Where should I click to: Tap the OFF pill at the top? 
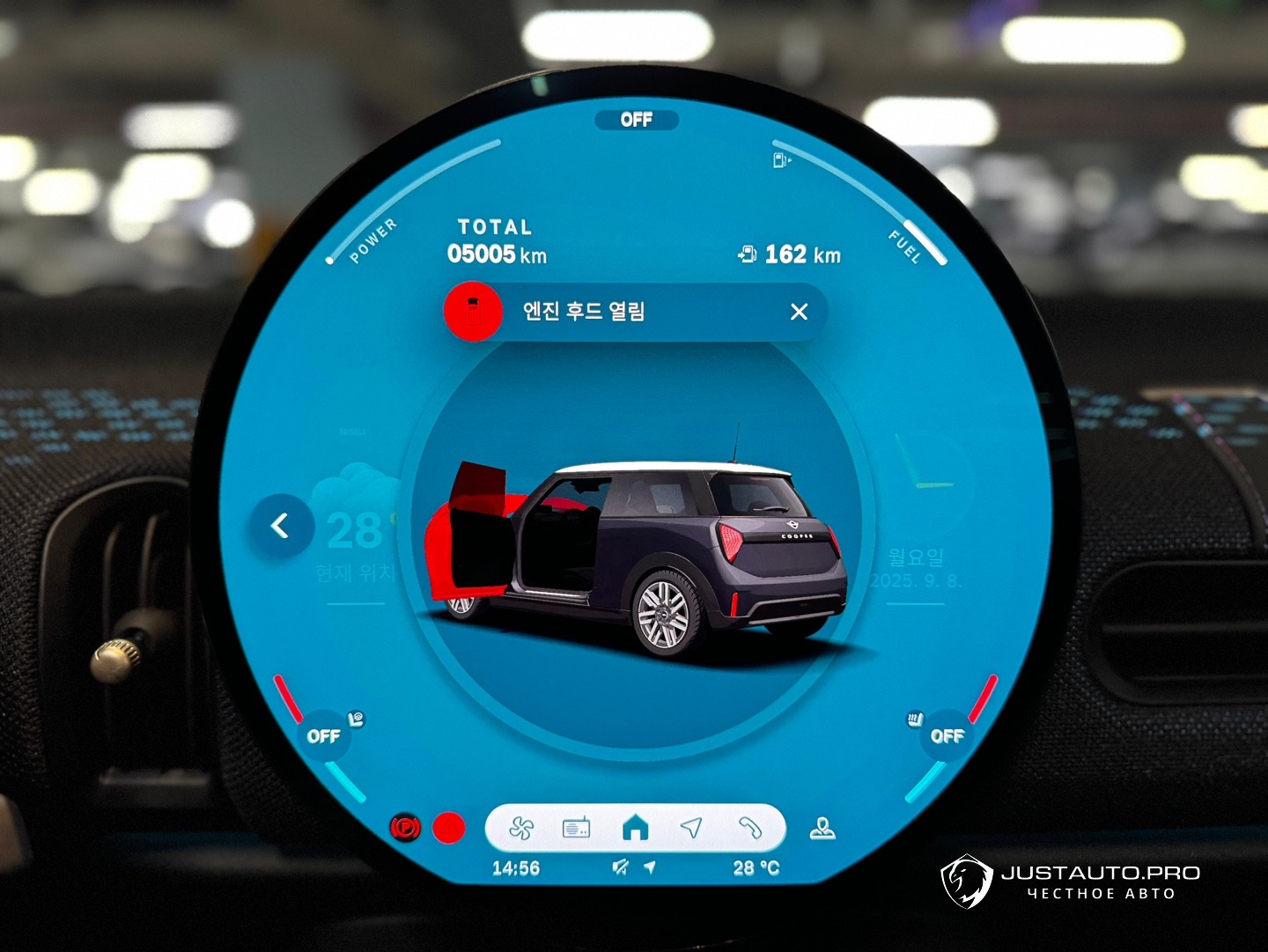636,120
